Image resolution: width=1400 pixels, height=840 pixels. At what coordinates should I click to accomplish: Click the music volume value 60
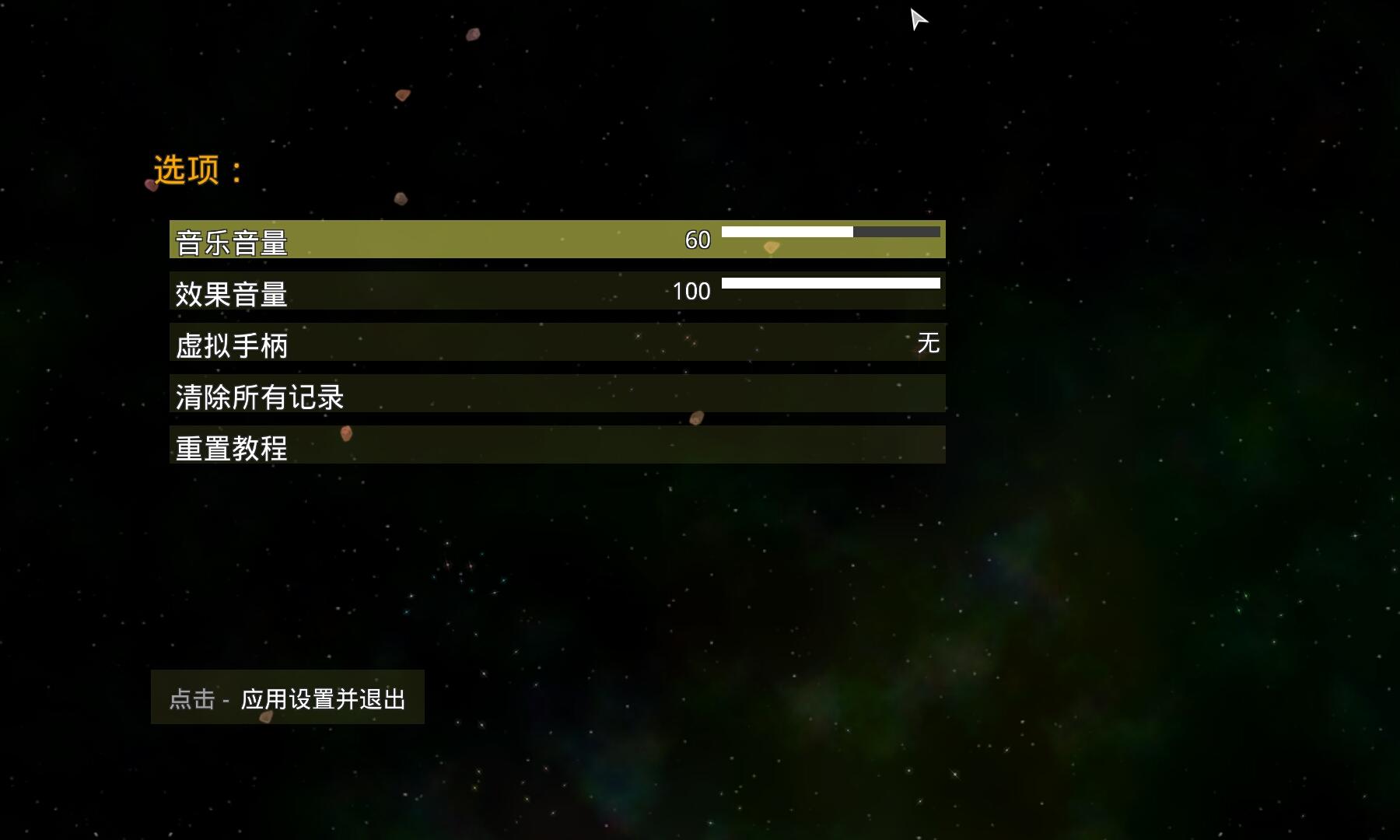(x=696, y=238)
